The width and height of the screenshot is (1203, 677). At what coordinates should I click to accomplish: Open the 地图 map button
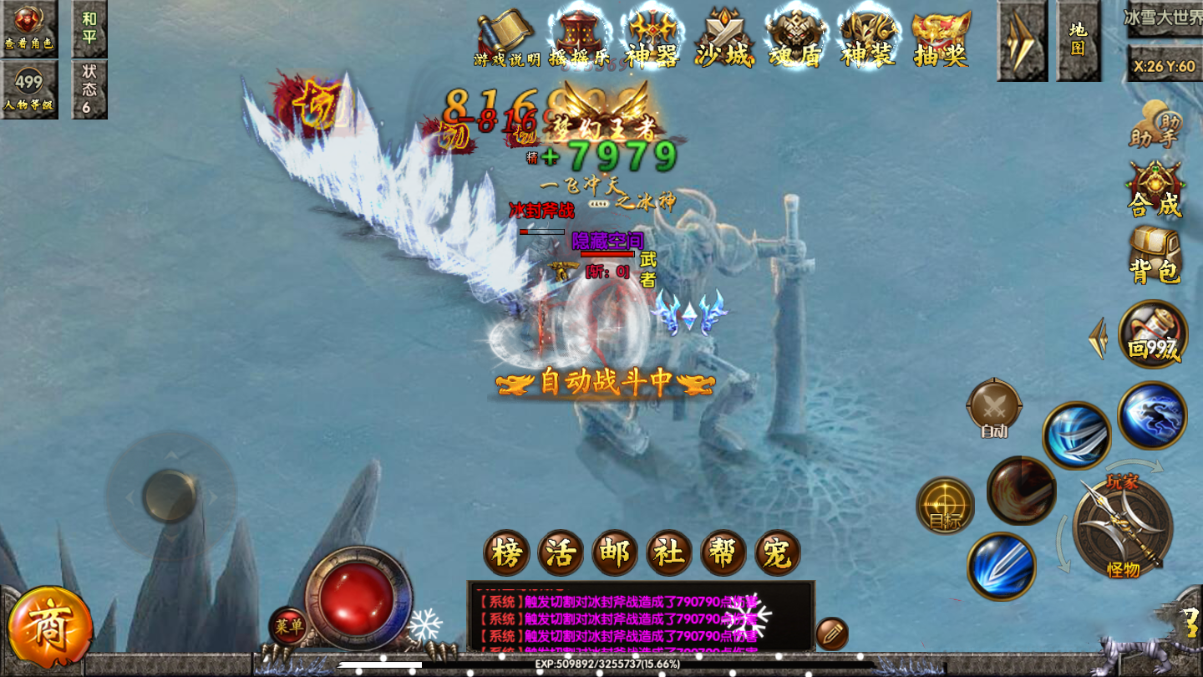[x=1078, y=40]
